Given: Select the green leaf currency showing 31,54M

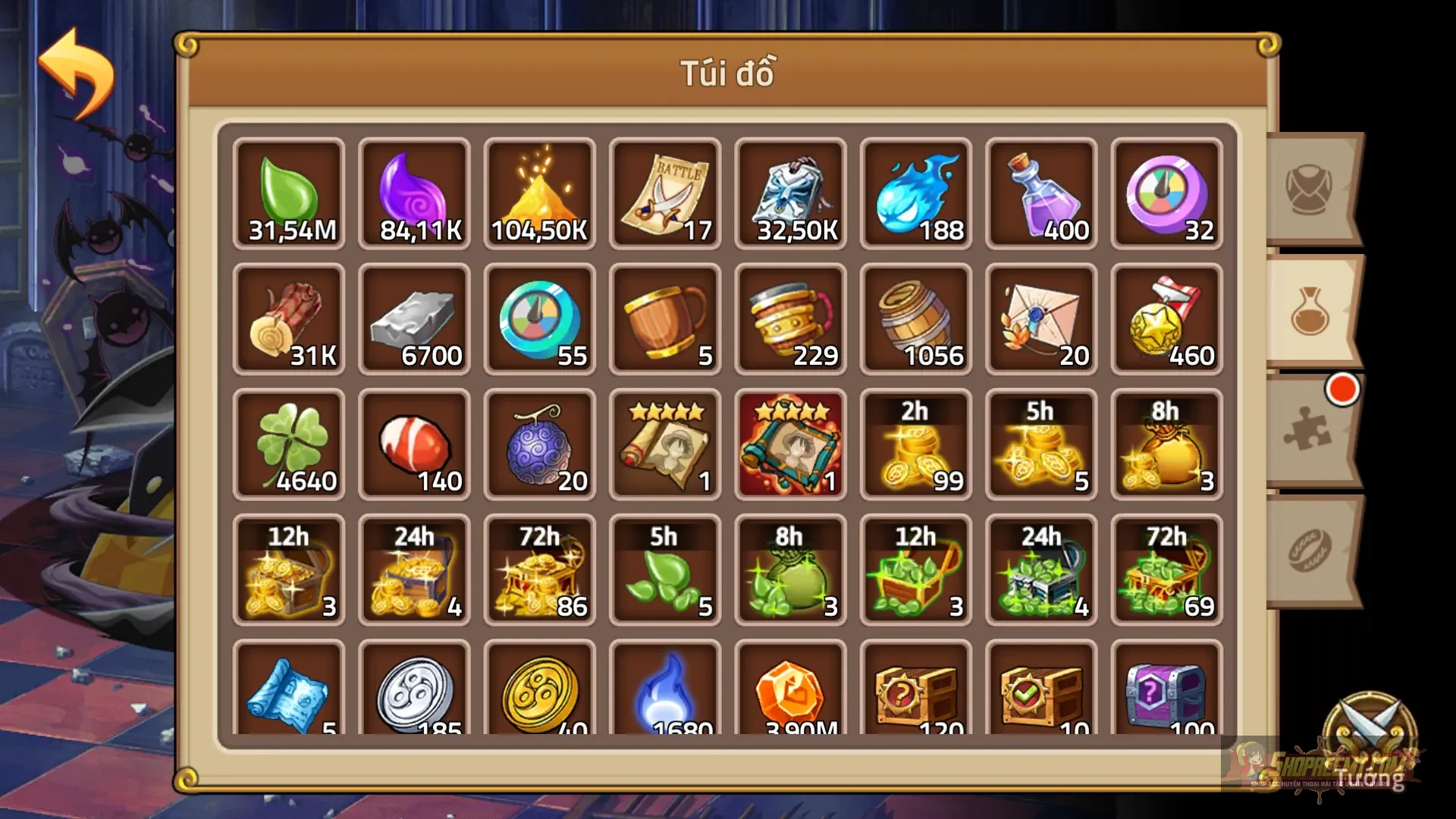Looking at the screenshot, I should pyautogui.click(x=288, y=193).
